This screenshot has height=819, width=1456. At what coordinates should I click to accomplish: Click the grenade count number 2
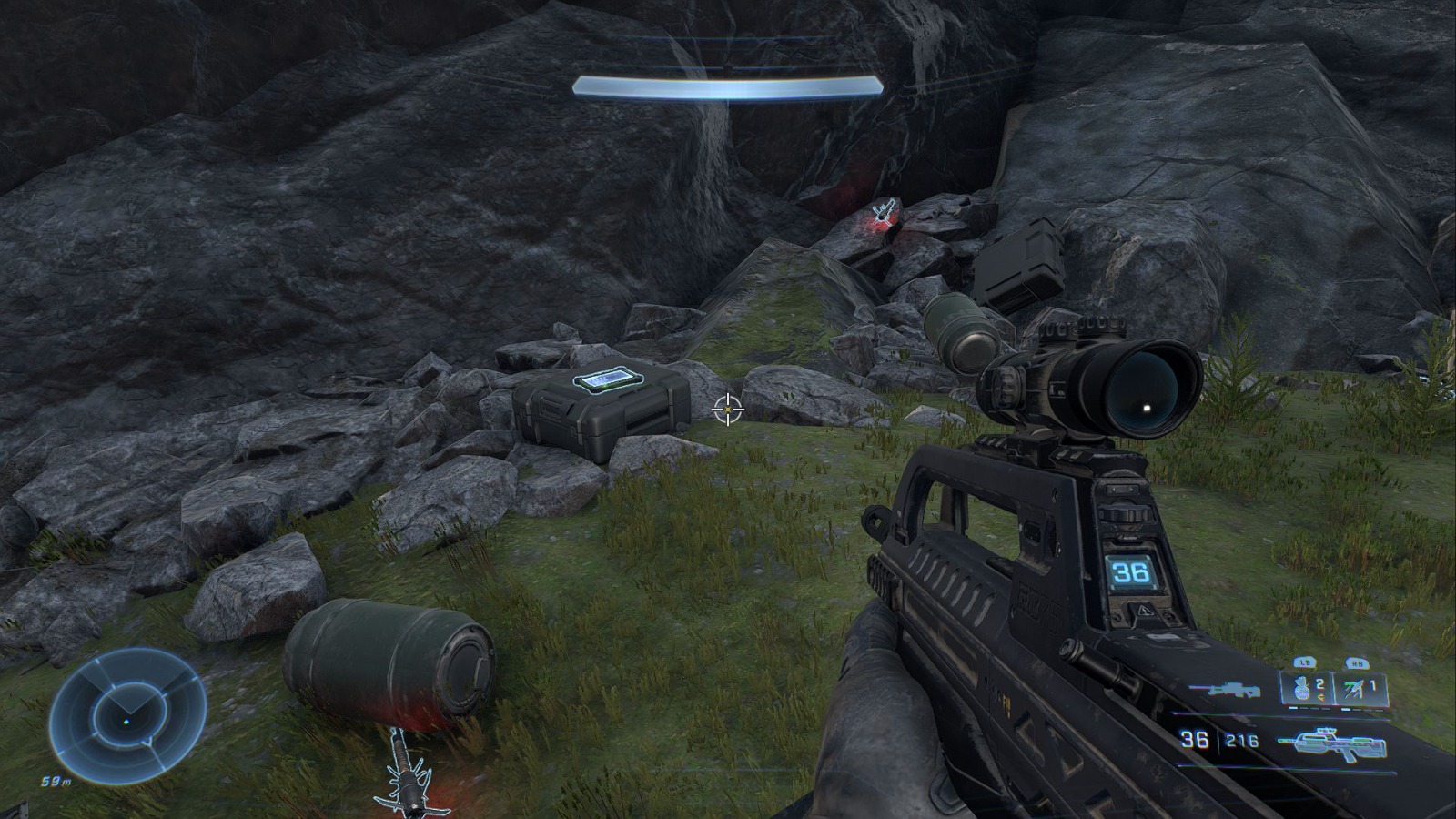click(x=1319, y=682)
